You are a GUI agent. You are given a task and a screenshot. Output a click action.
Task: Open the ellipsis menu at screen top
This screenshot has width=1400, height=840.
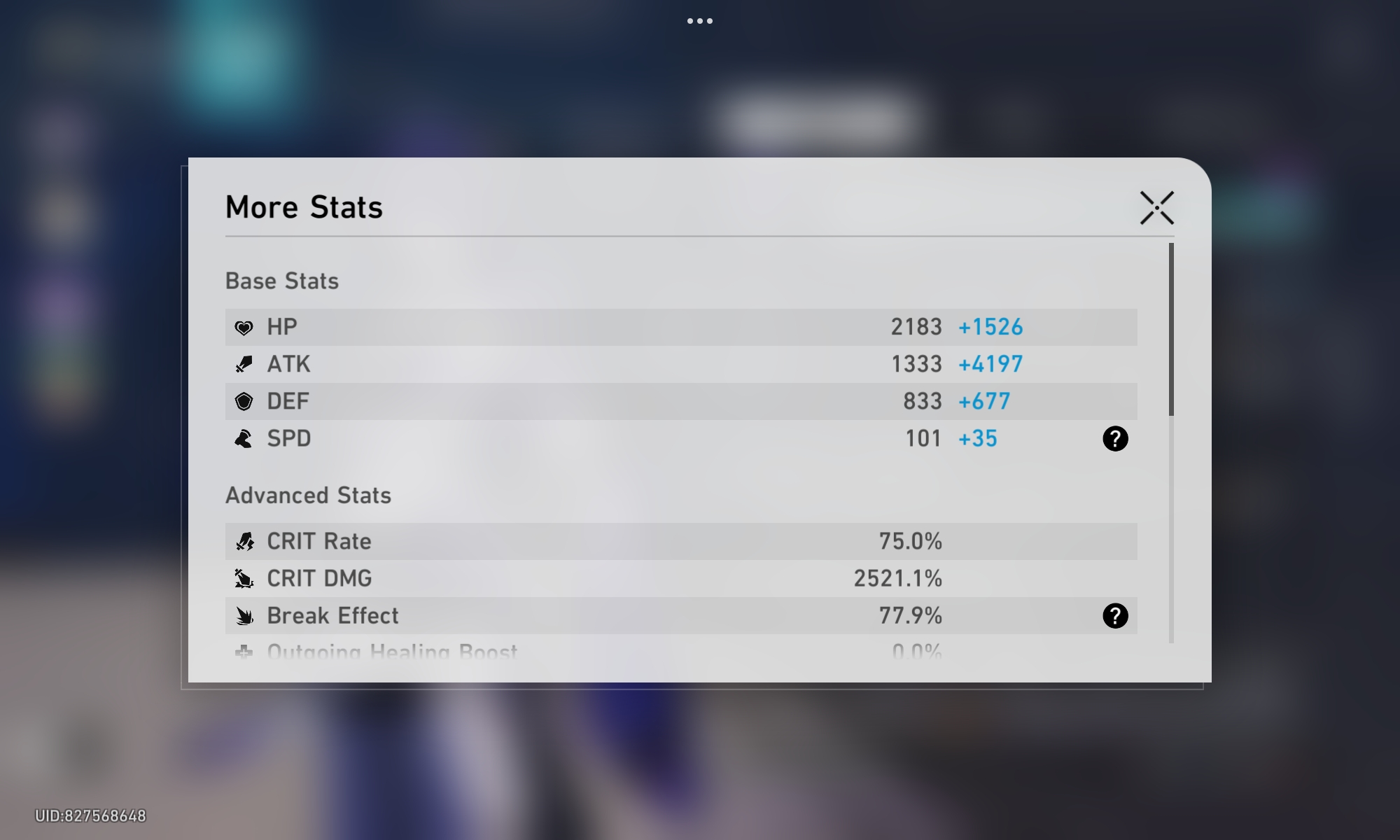click(700, 20)
